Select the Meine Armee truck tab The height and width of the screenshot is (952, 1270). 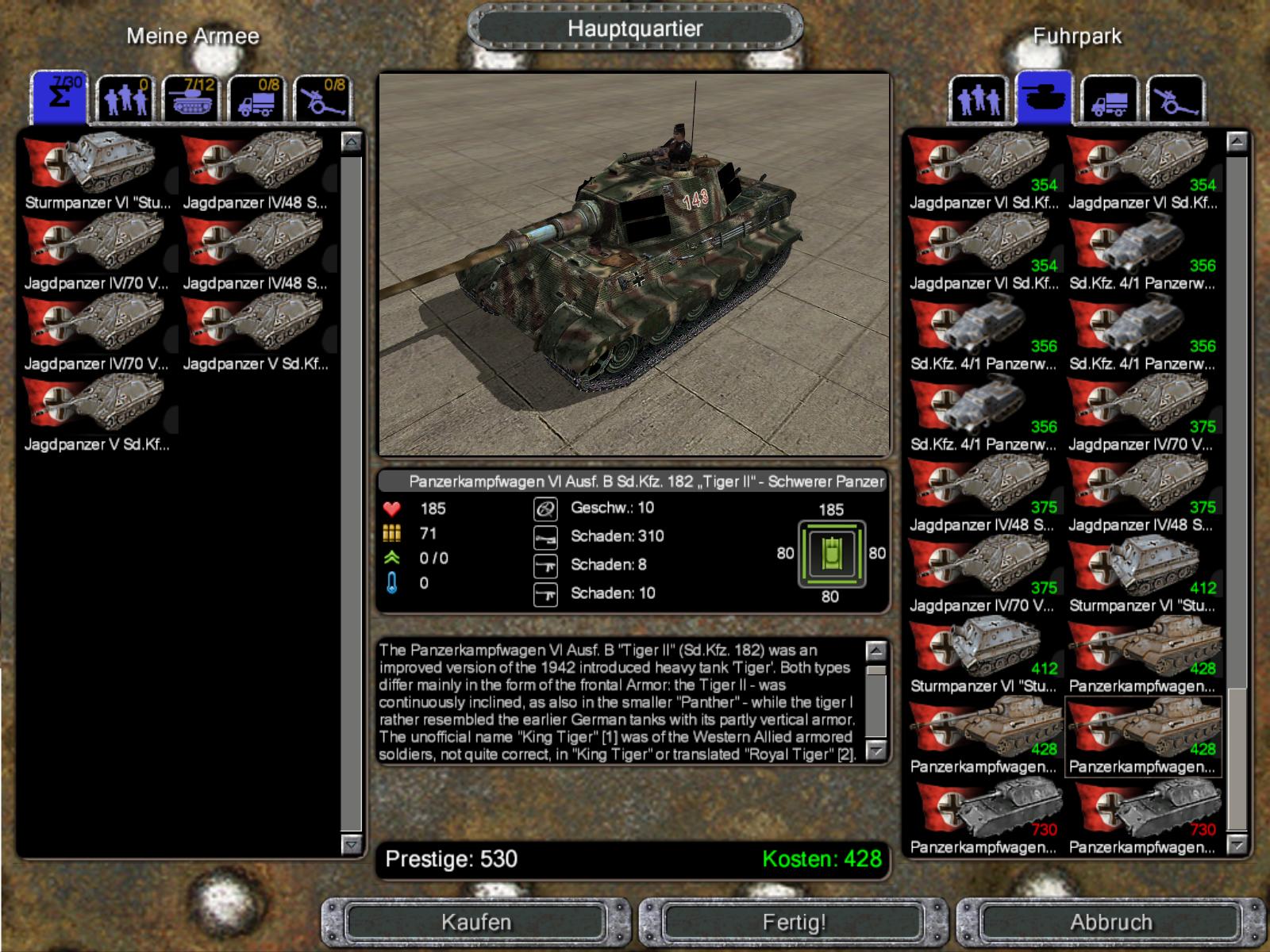pos(256,100)
